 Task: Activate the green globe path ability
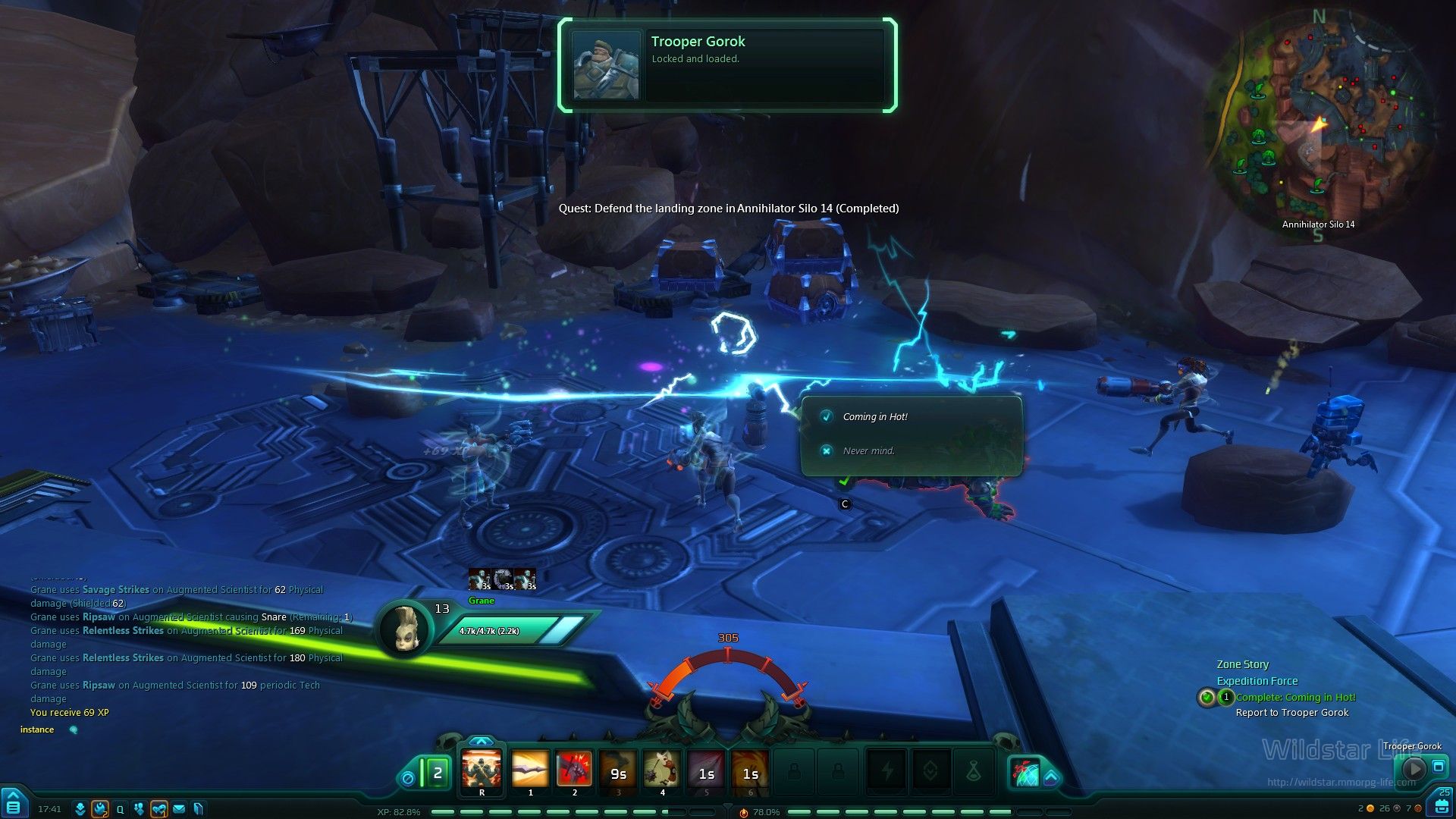click(1025, 773)
